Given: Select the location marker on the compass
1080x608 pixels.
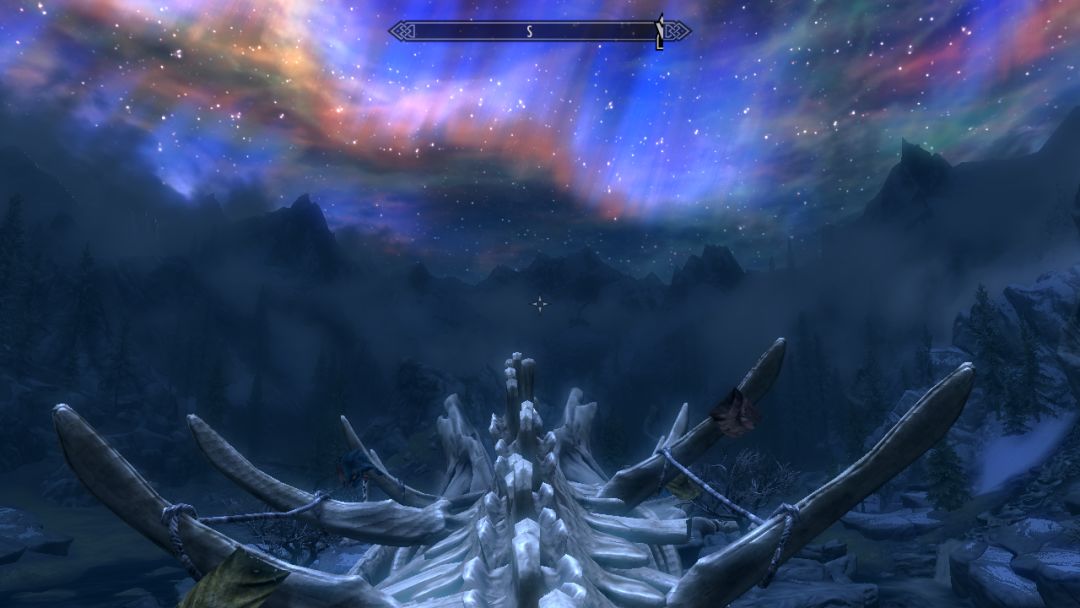Looking at the screenshot, I should (659, 31).
